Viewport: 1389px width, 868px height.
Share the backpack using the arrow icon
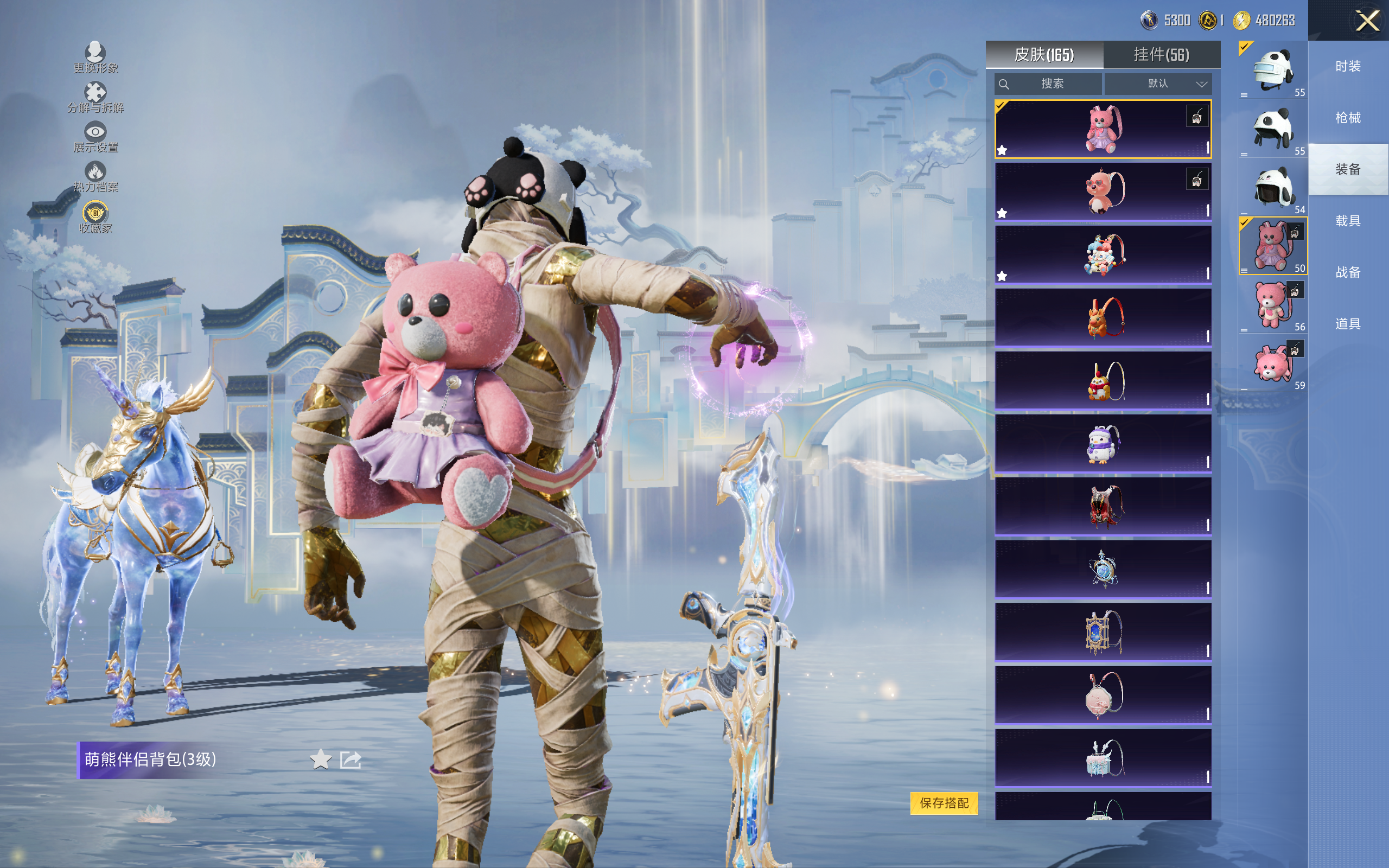pyautogui.click(x=351, y=759)
